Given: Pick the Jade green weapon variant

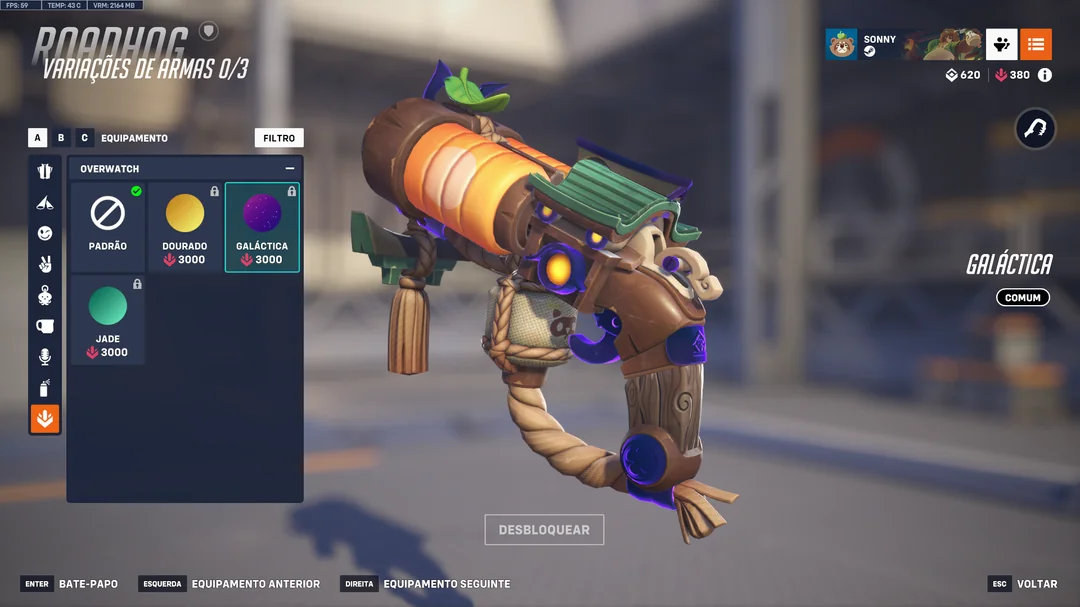Looking at the screenshot, I should tap(108, 320).
